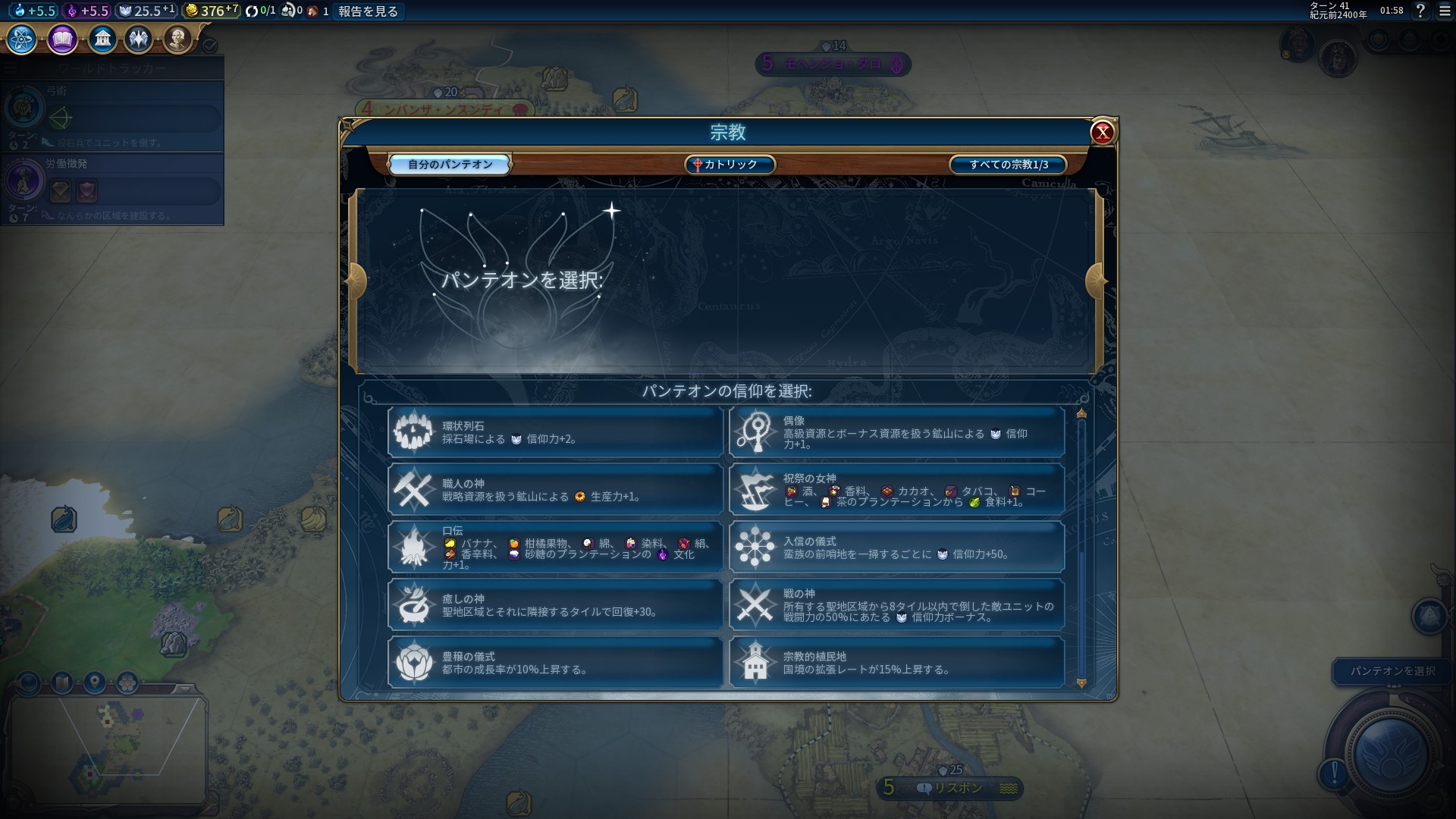Choose the 偶像 pantheon belief
The image size is (1456, 819).
896,432
